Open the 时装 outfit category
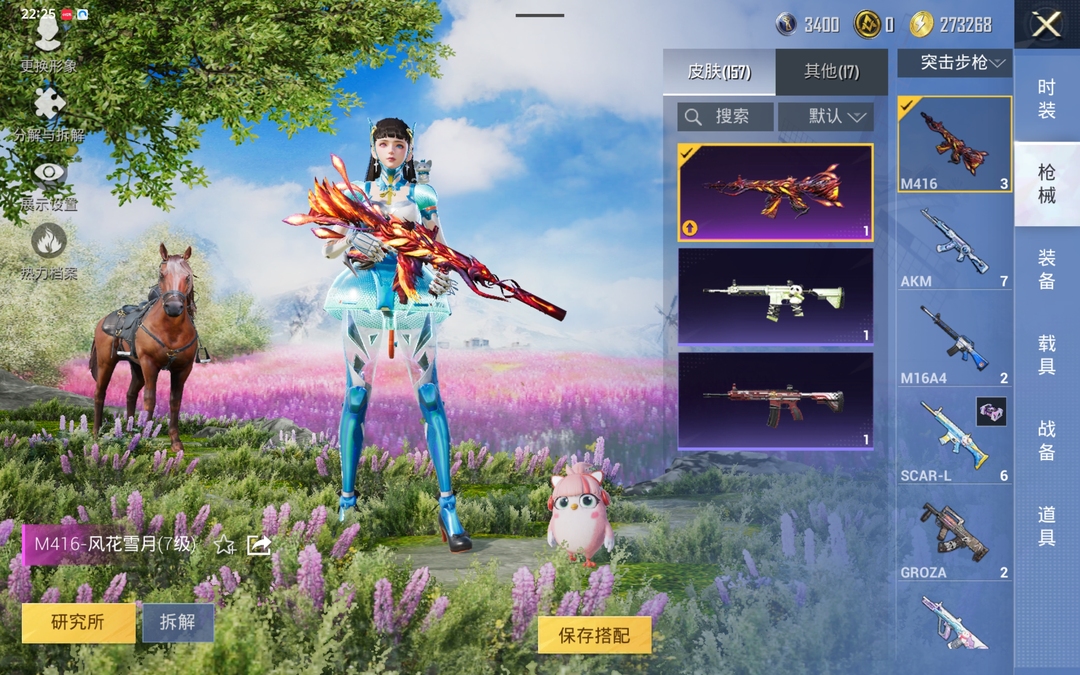 [x=1046, y=98]
